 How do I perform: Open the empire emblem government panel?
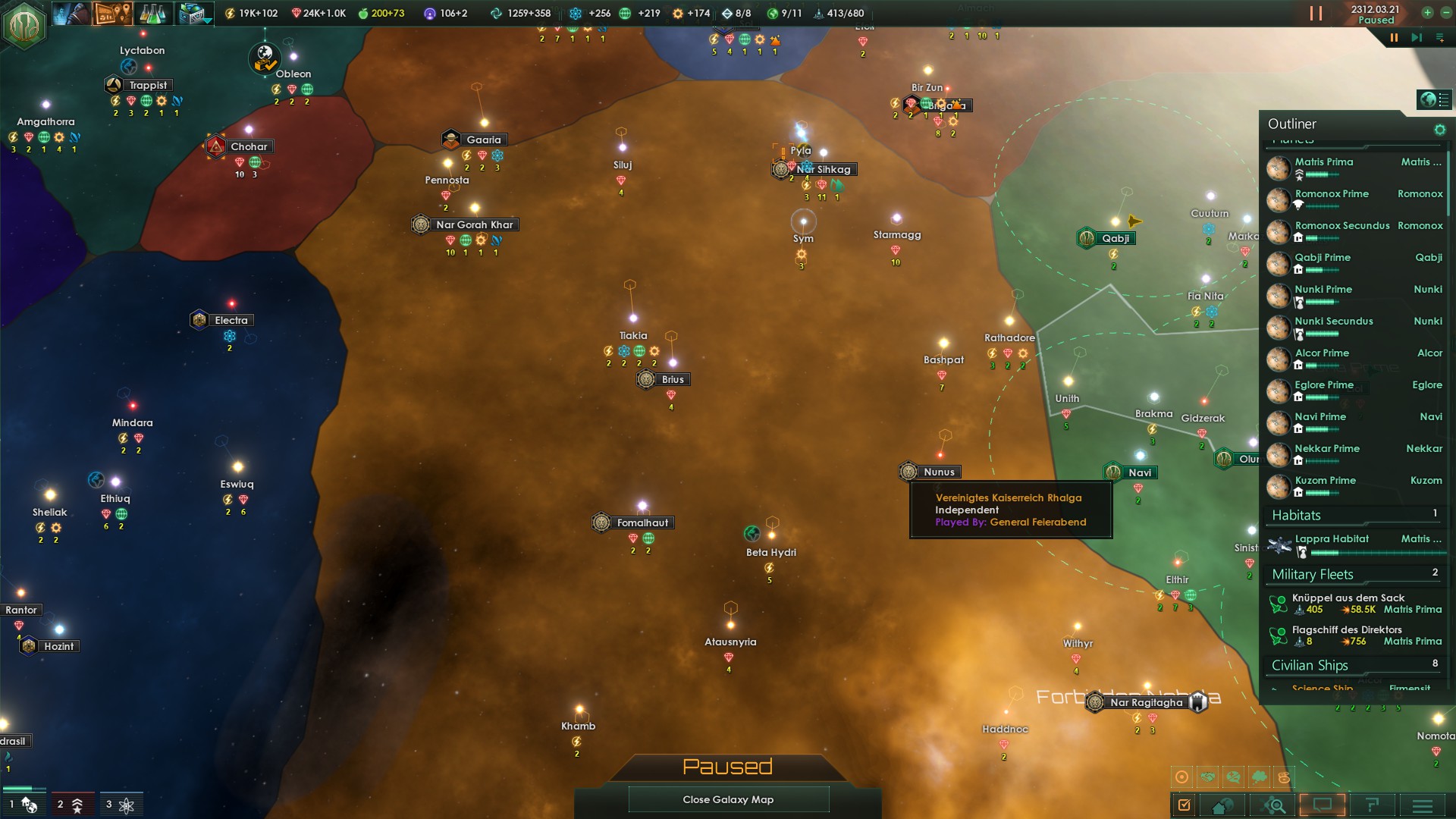click(x=24, y=24)
